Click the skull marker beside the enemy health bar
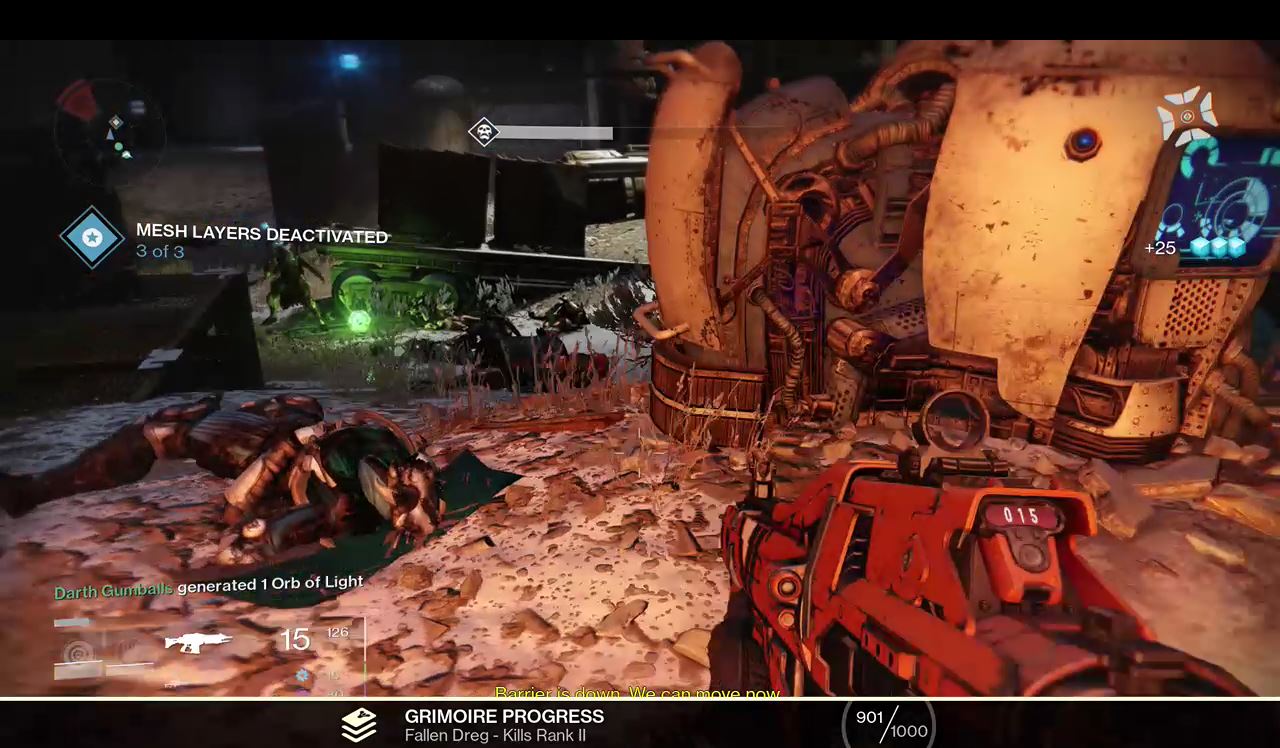 tap(484, 132)
